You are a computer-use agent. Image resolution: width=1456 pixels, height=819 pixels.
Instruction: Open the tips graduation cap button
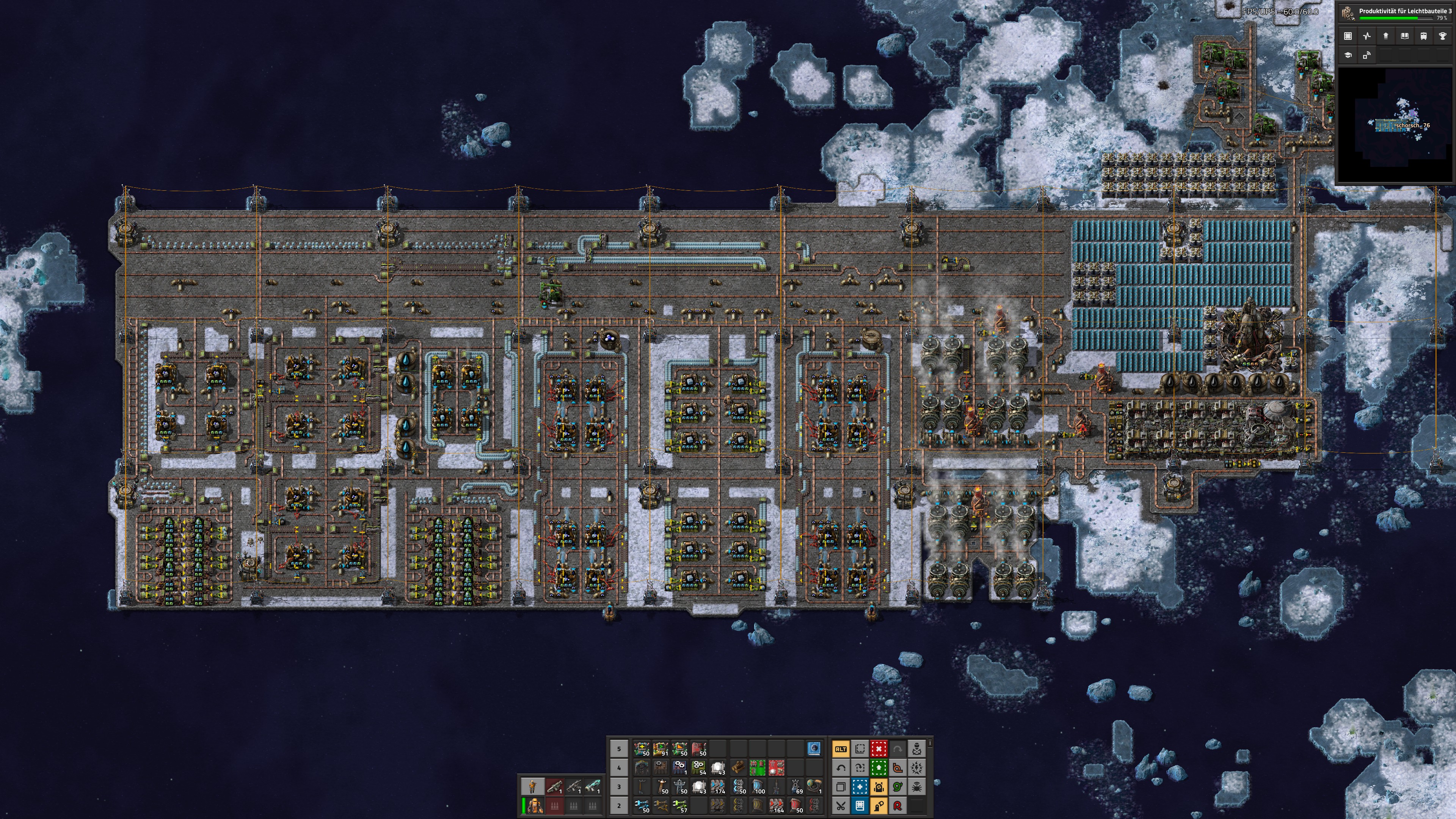[1348, 55]
